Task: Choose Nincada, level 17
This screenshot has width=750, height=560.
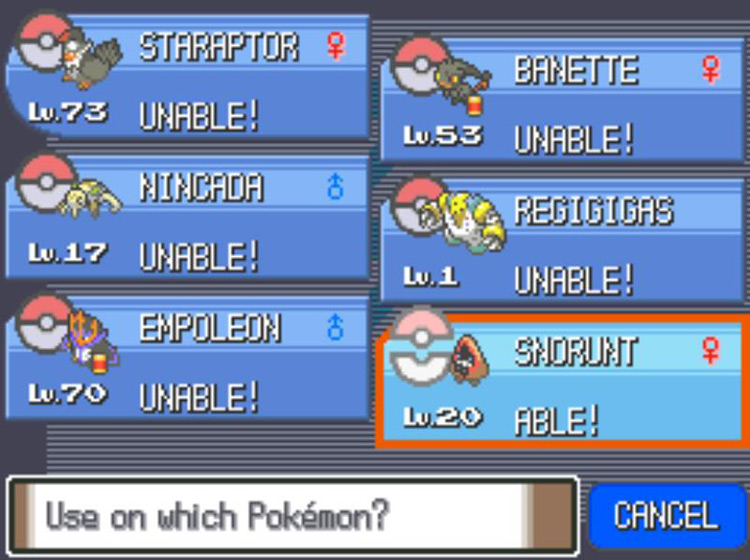Action: coord(188,222)
